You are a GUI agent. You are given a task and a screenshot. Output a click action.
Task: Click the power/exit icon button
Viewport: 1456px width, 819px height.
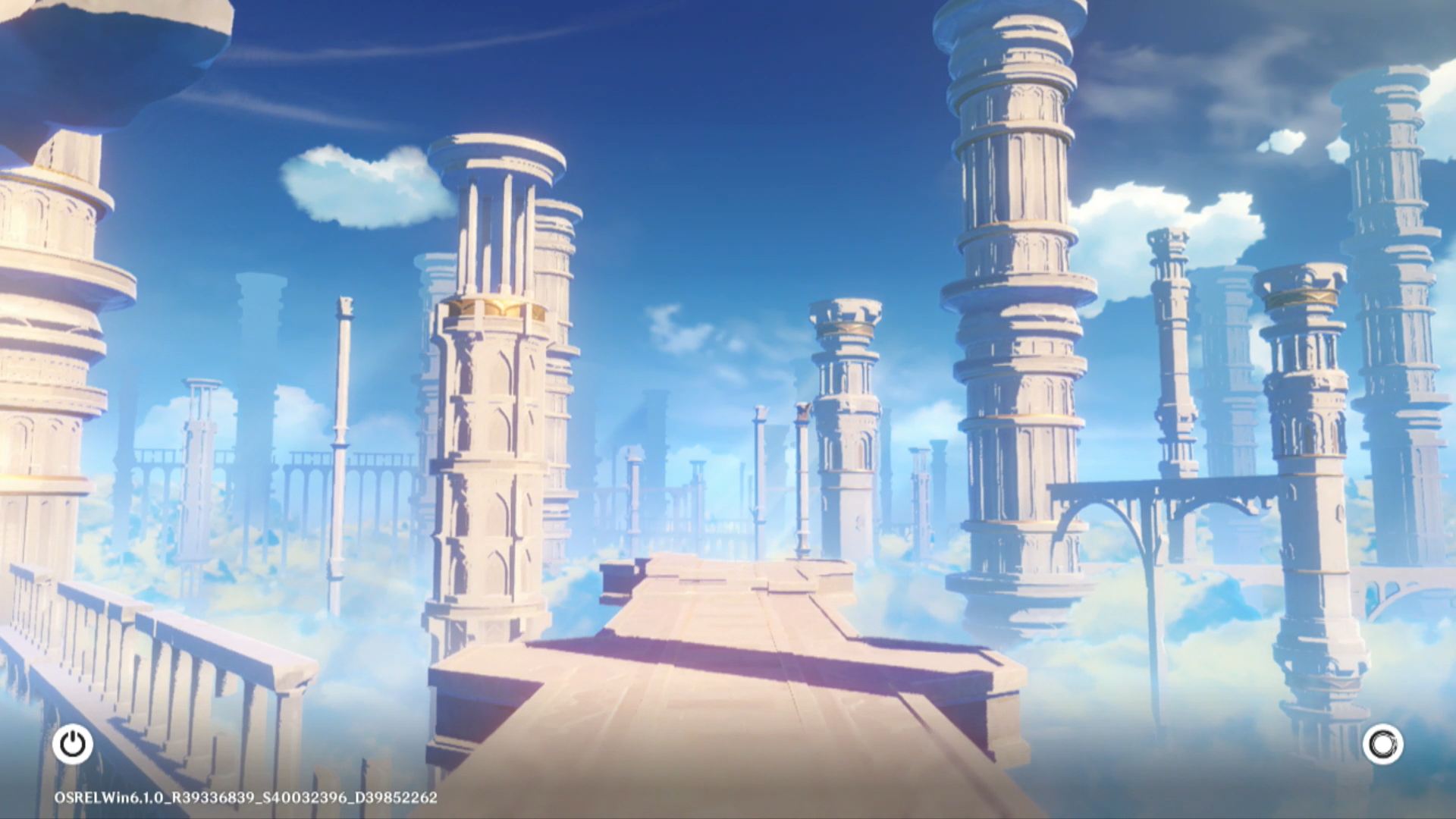[x=73, y=744]
